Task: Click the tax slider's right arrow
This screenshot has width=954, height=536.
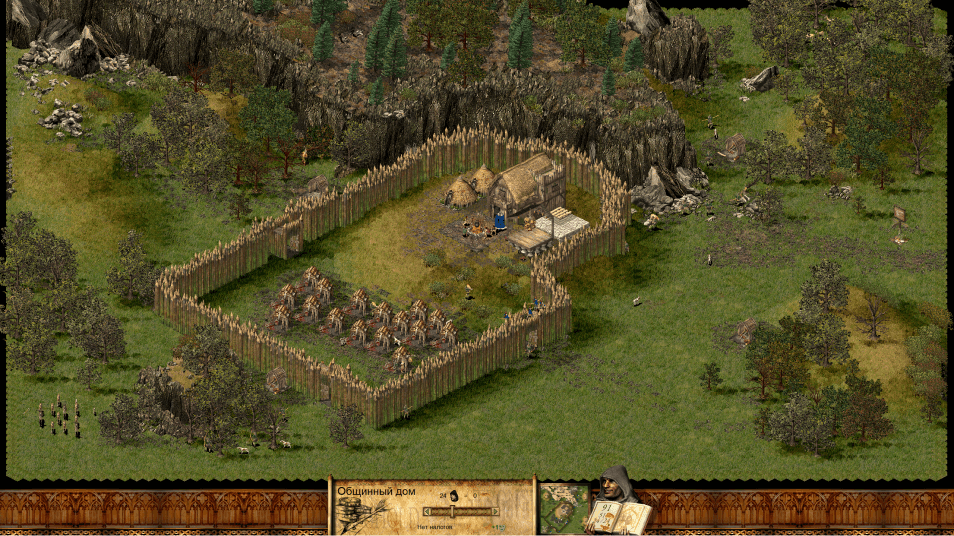Action: pyautogui.click(x=496, y=511)
